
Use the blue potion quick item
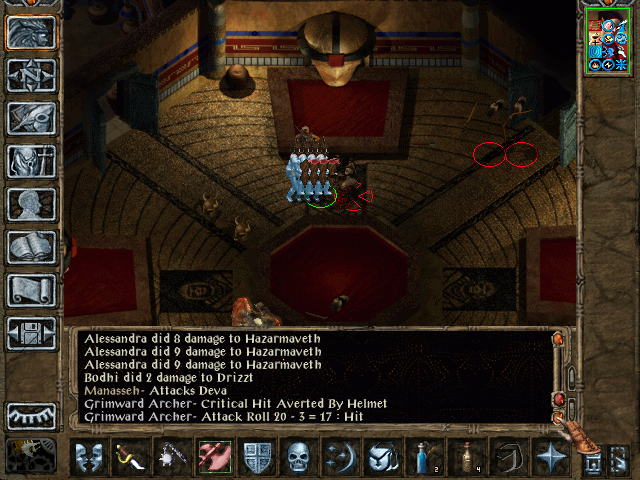click(x=425, y=457)
